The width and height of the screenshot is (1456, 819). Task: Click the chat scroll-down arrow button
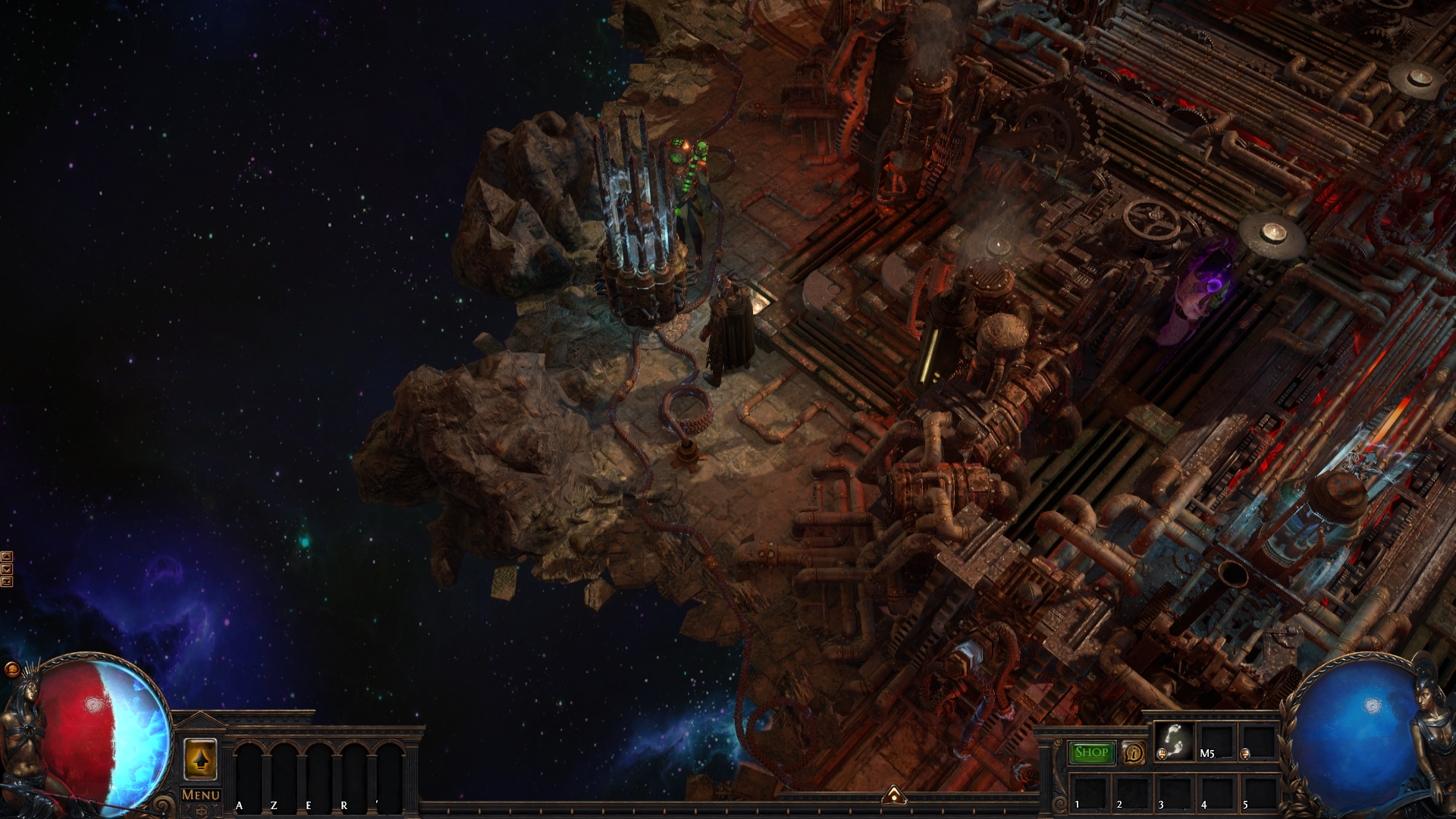[x=7, y=569]
